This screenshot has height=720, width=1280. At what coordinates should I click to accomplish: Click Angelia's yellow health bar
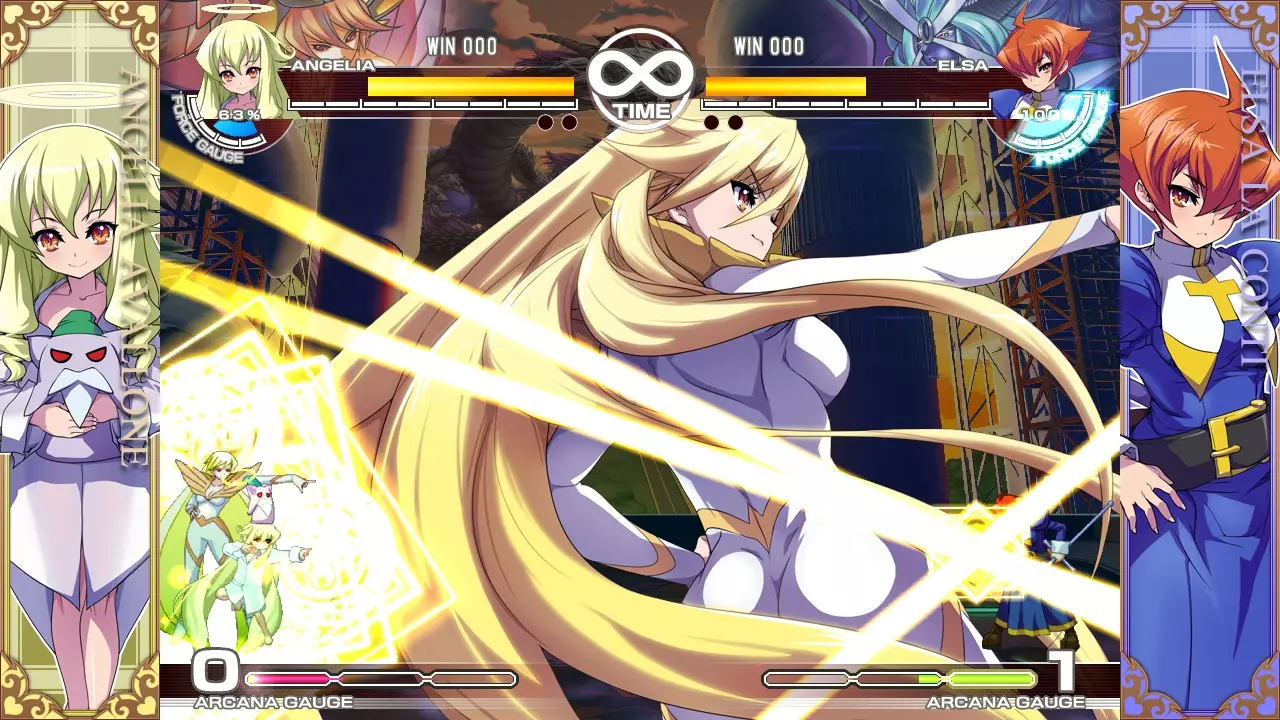click(470, 86)
